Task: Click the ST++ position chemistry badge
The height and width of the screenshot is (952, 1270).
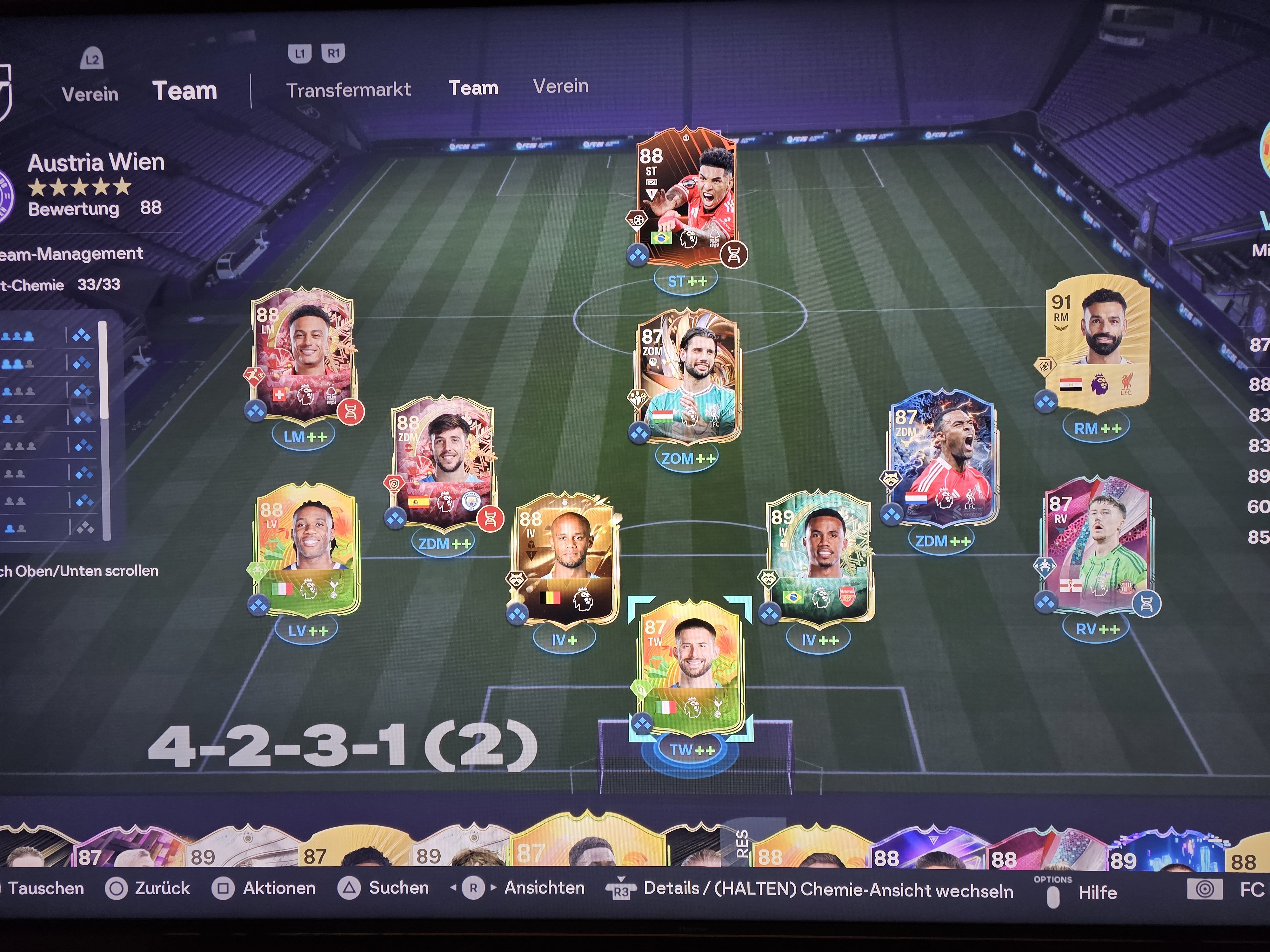Action: pos(687,281)
